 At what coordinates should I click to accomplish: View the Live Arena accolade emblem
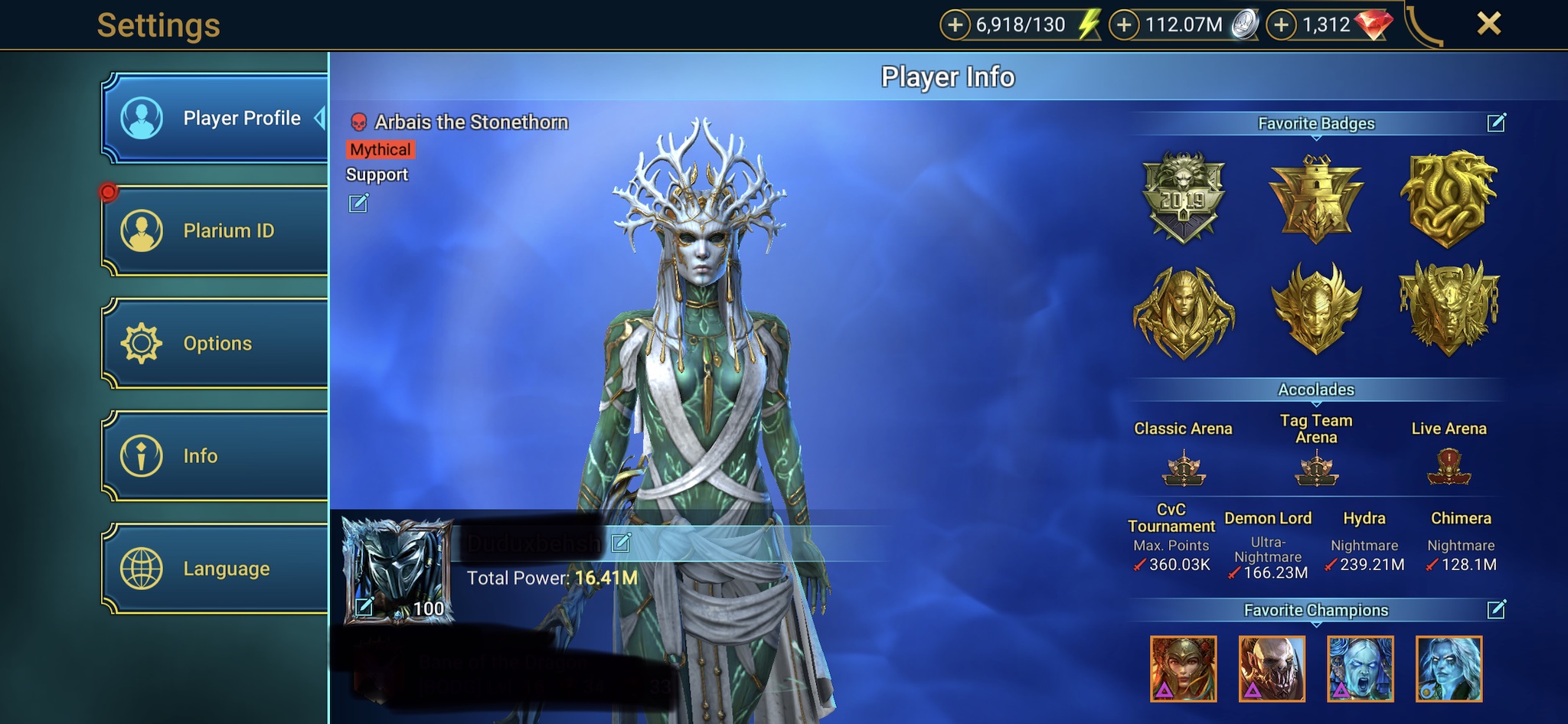(x=1449, y=468)
